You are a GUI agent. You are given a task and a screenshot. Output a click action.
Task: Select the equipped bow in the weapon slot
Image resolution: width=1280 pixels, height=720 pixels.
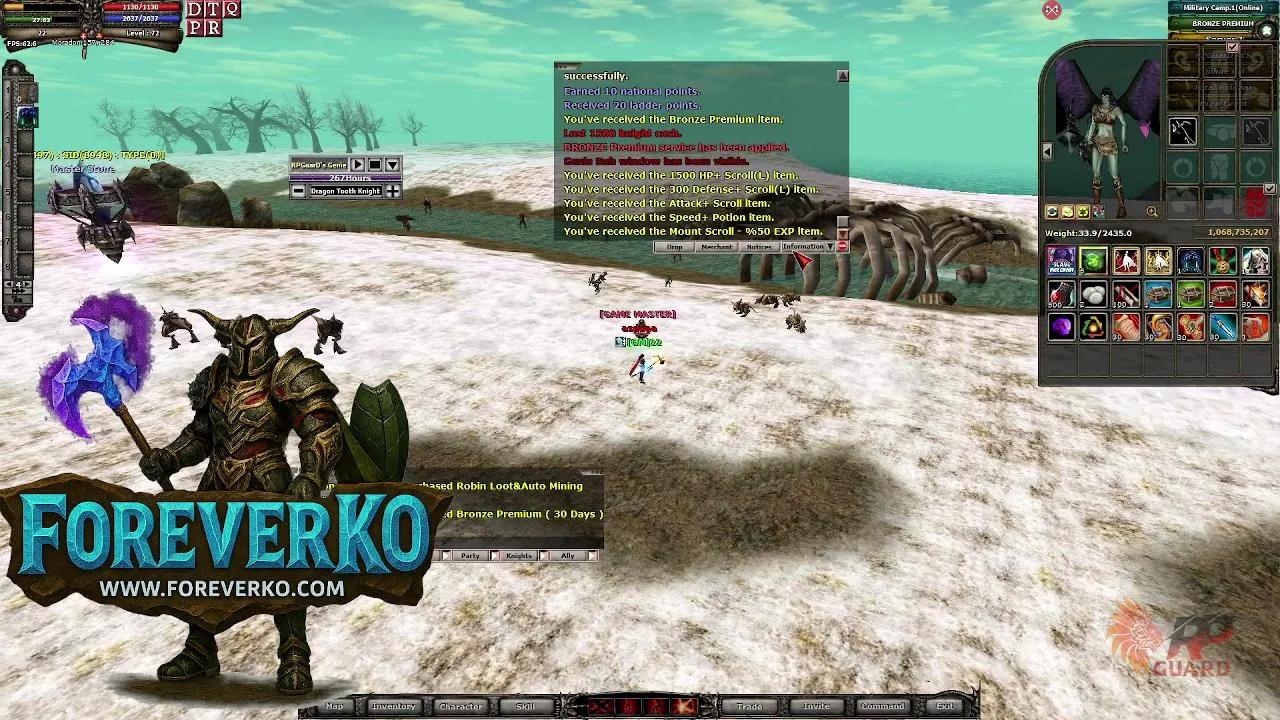click(1182, 129)
